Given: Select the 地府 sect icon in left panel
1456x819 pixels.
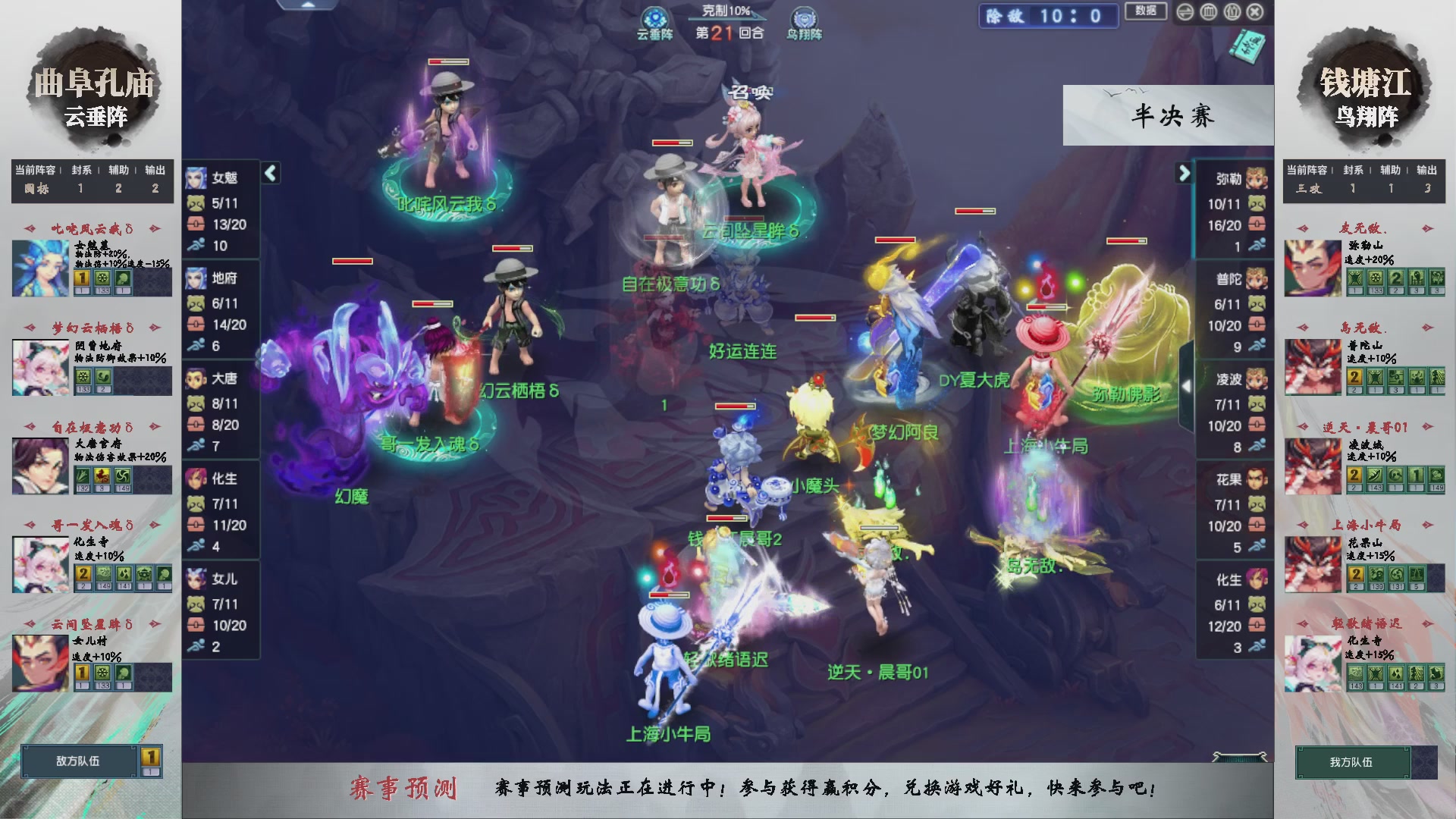Looking at the screenshot, I should coord(197,279).
